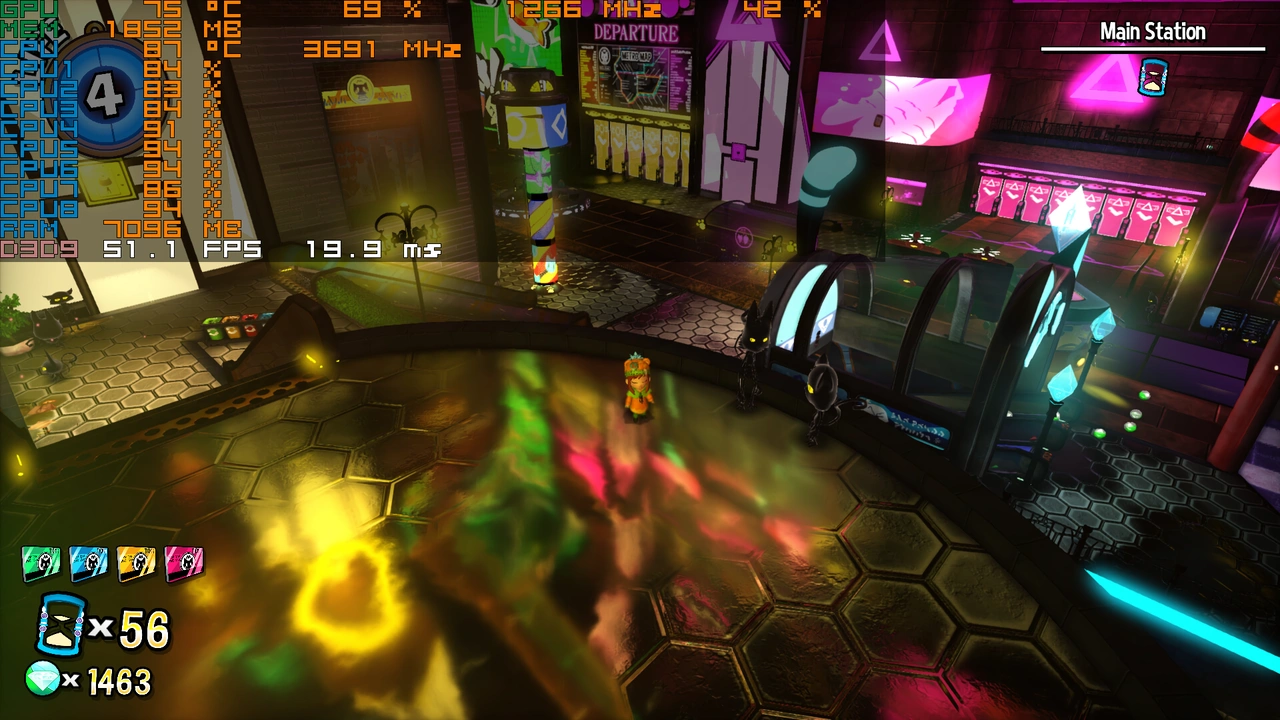This screenshot has width=1280, height=720.
Task: Click the hourglass Time Piece counter icon
Action: (62, 625)
